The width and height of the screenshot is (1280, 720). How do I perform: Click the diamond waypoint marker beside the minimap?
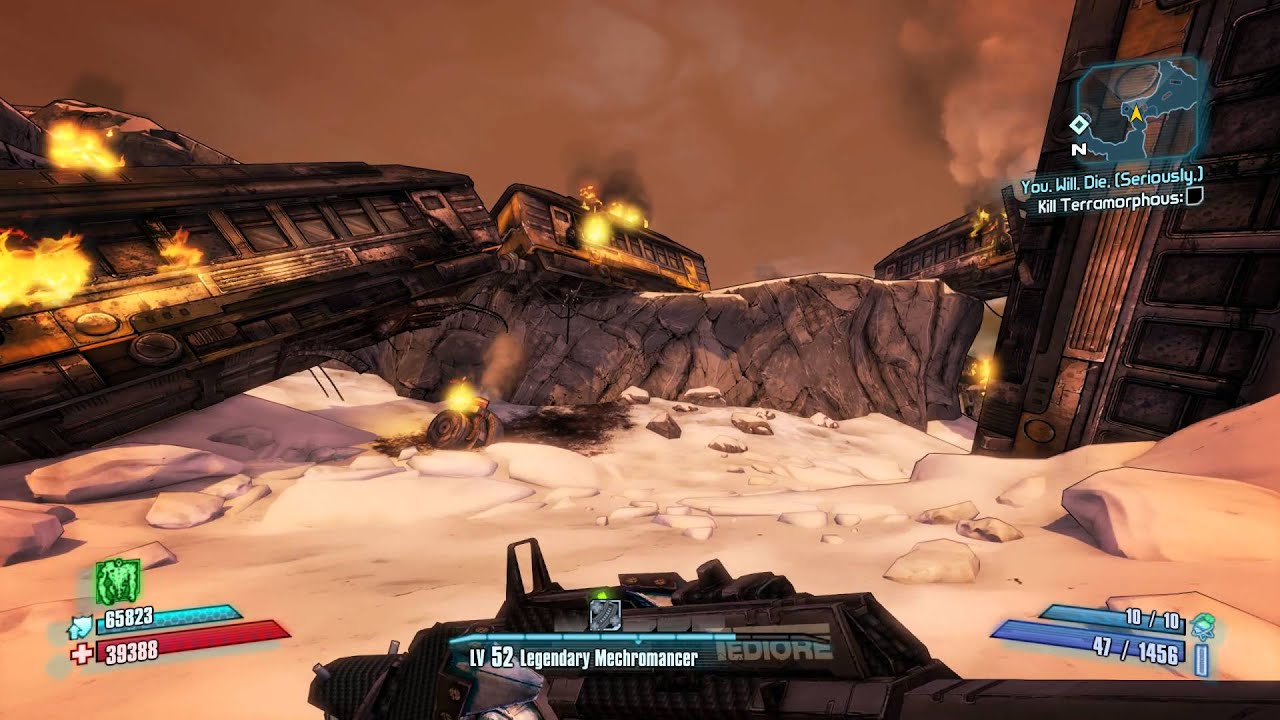pyautogui.click(x=1079, y=125)
